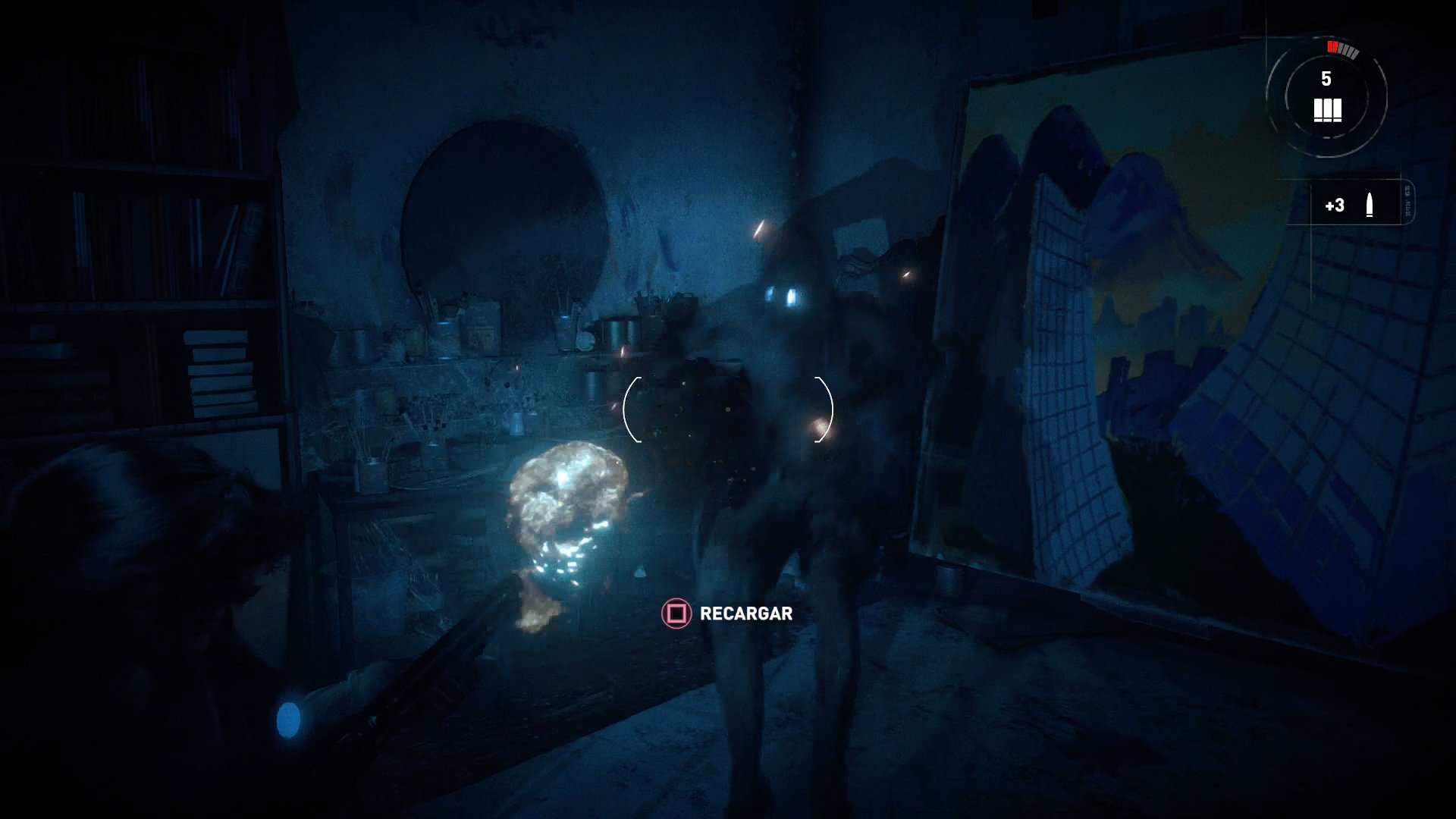Click the RECARGAR prompt label

point(745,615)
